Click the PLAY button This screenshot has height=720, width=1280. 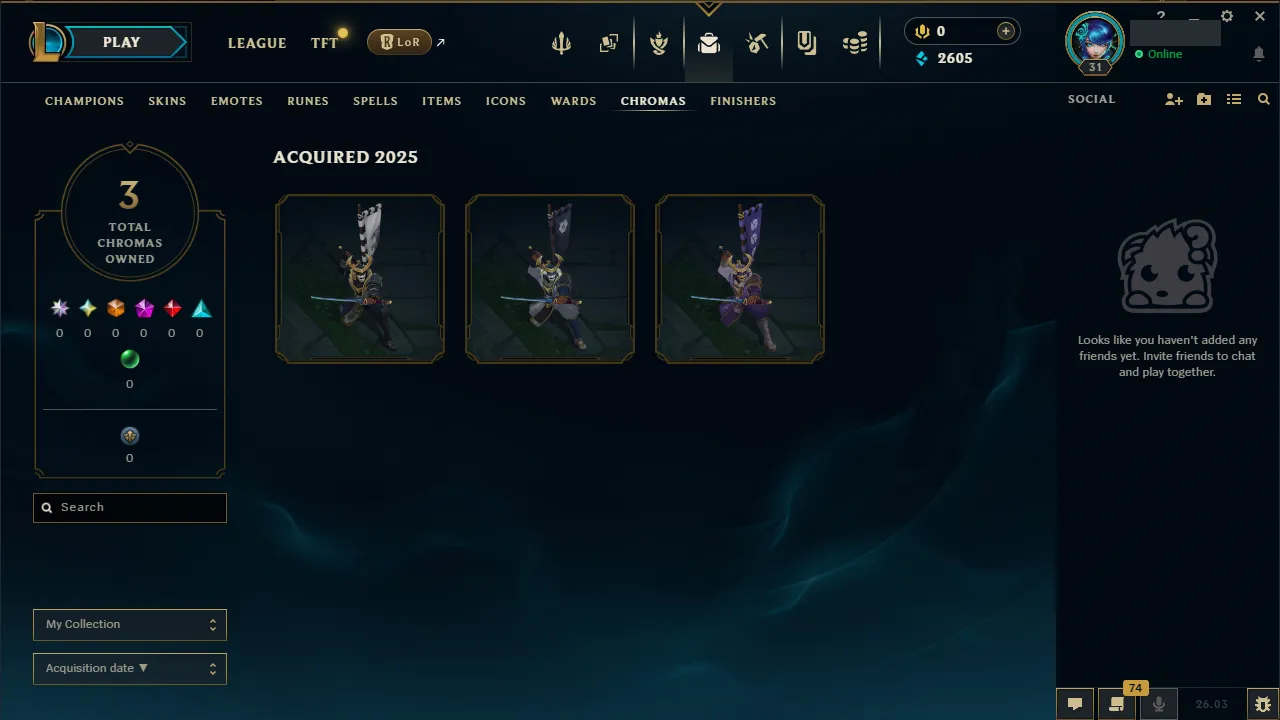click(121, 42)
